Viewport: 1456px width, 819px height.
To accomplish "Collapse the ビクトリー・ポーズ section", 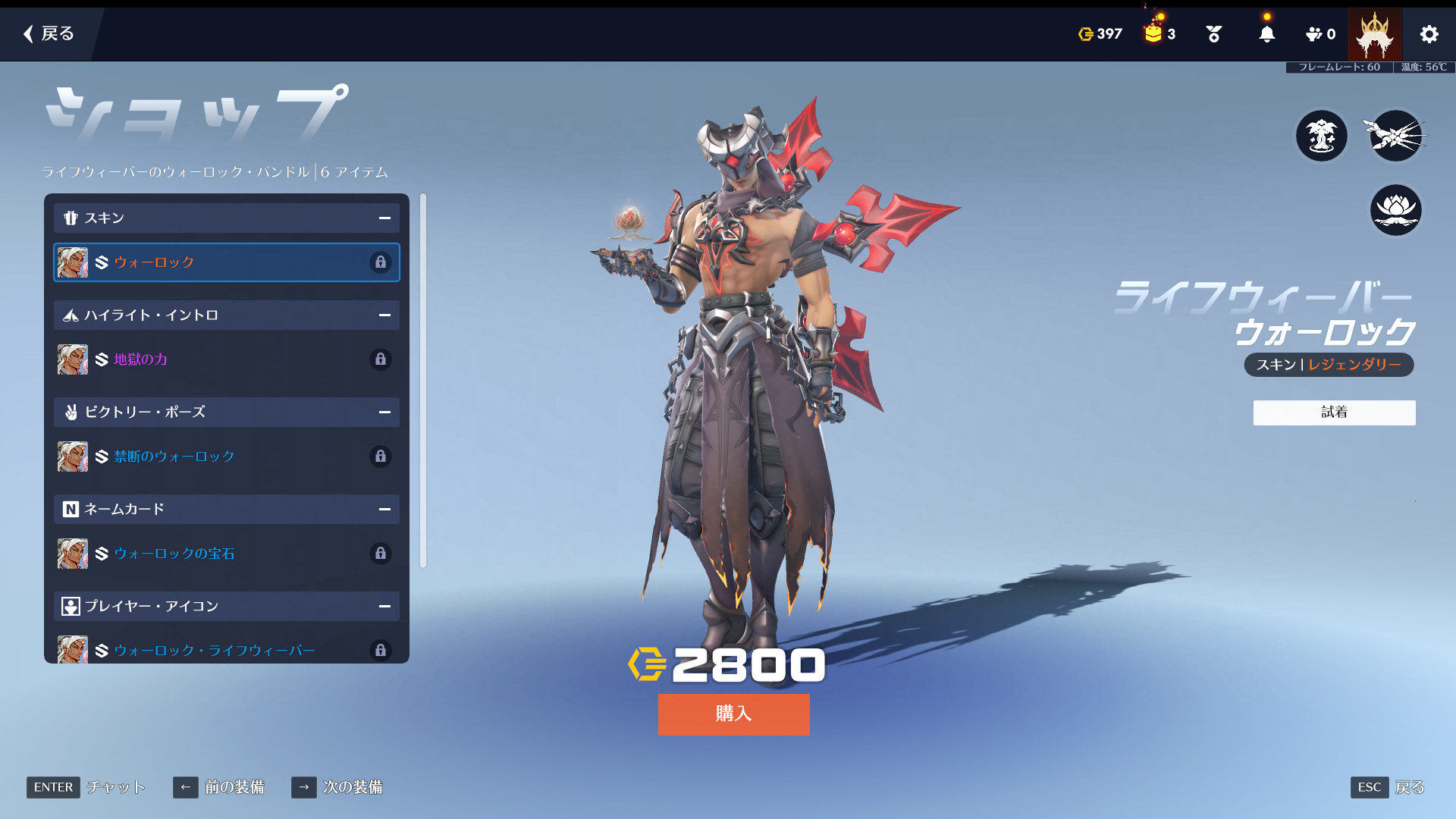I will pyautogui.click(x=384, y=413).
